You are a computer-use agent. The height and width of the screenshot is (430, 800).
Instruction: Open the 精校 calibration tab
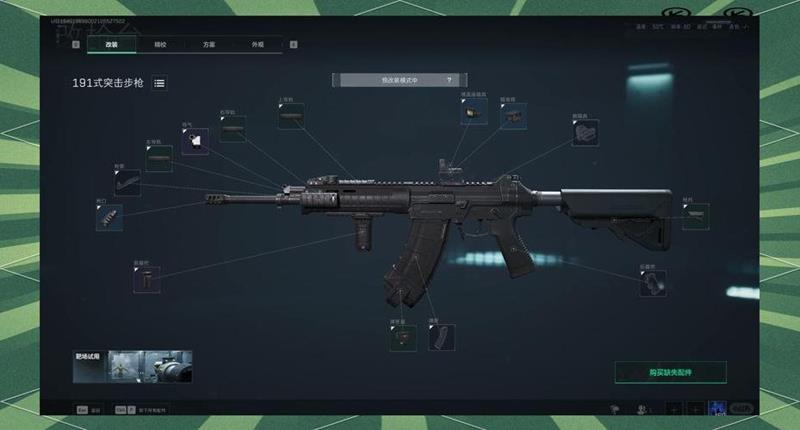pos(160,44)
